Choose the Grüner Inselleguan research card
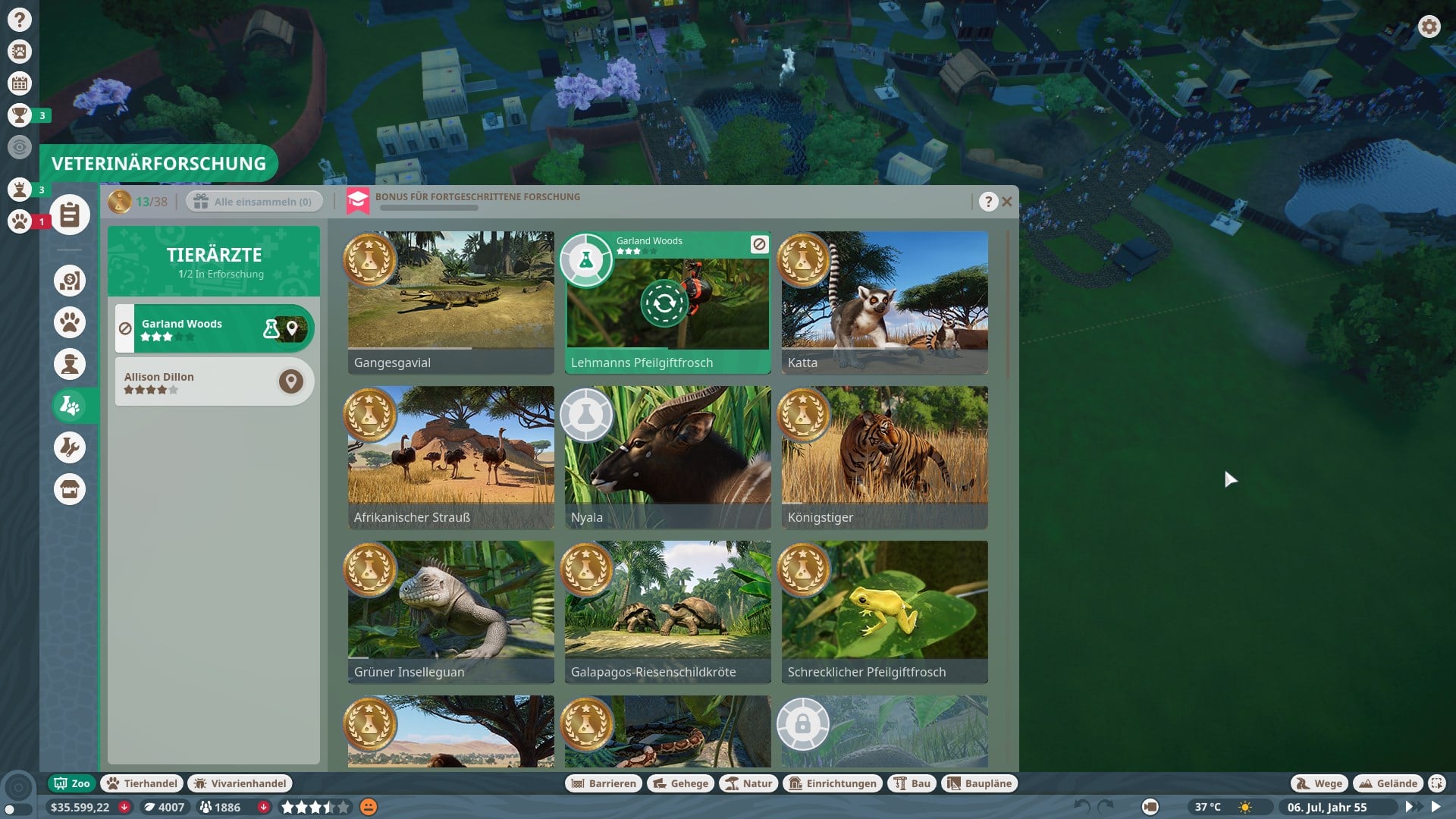The width and height of the screenshot is (1456, 819). (x=450, y=611)
